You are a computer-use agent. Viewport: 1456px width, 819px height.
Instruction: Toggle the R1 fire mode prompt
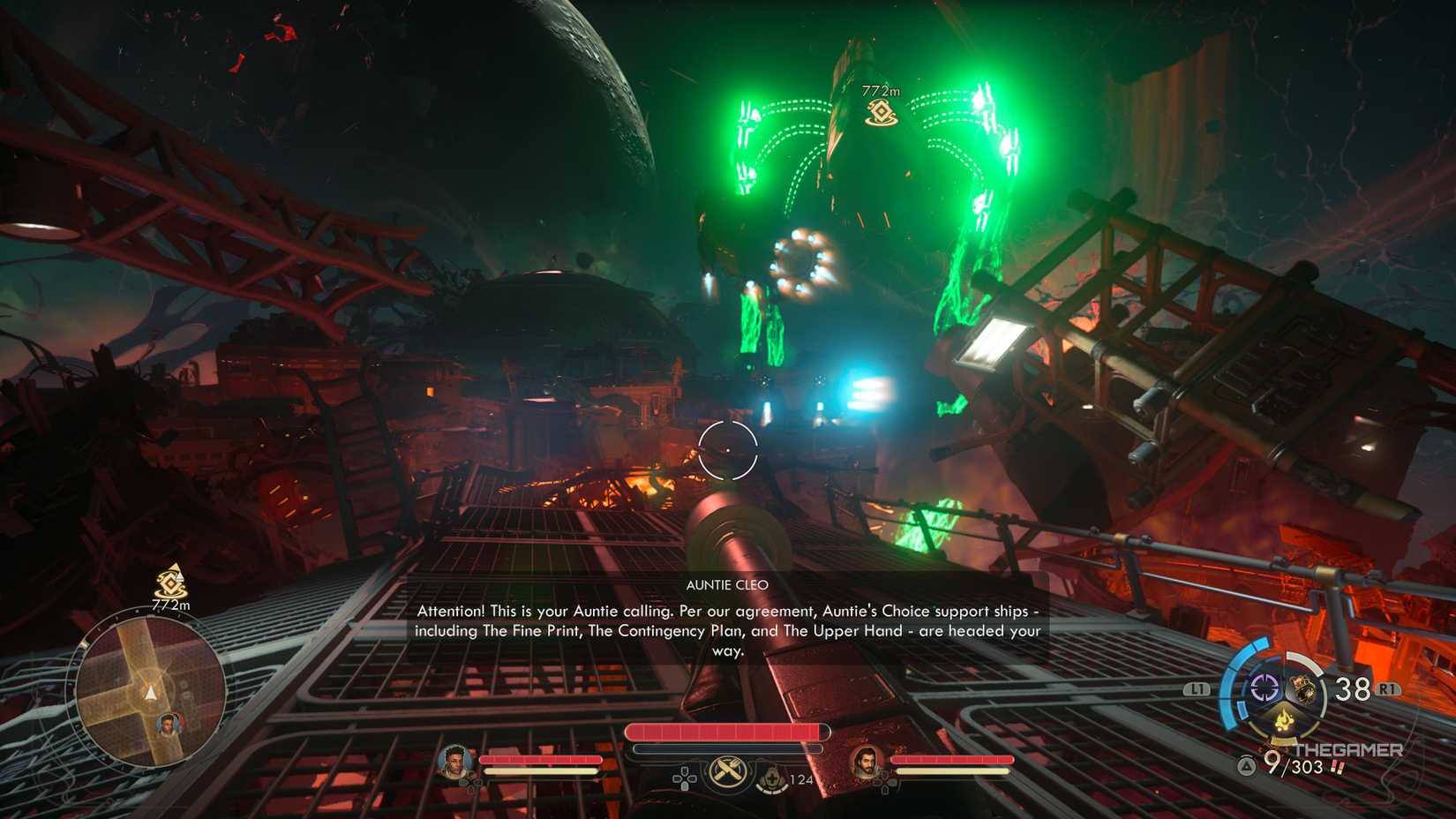point(1387,688)
